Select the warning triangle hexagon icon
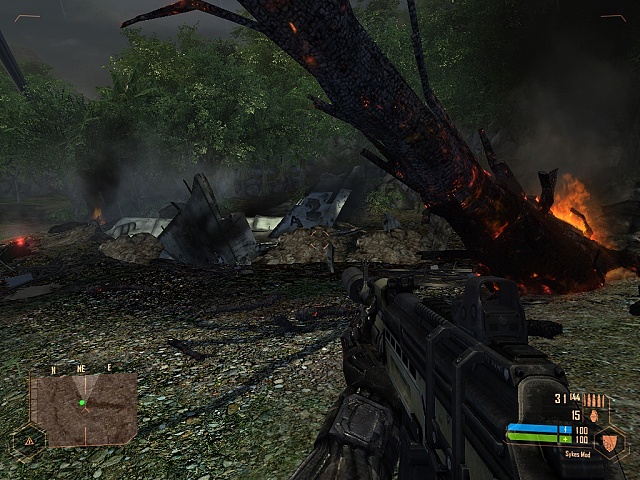Screen dimensions: 640x480 [27, 439]
